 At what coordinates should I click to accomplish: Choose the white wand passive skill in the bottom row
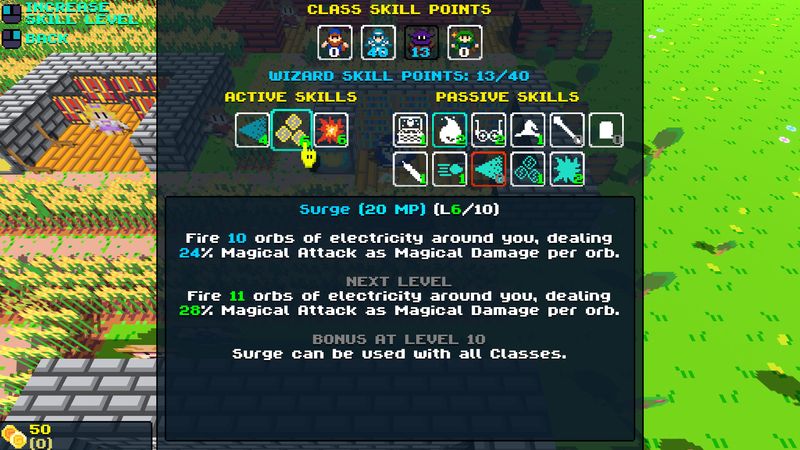(x=410, y=169)
